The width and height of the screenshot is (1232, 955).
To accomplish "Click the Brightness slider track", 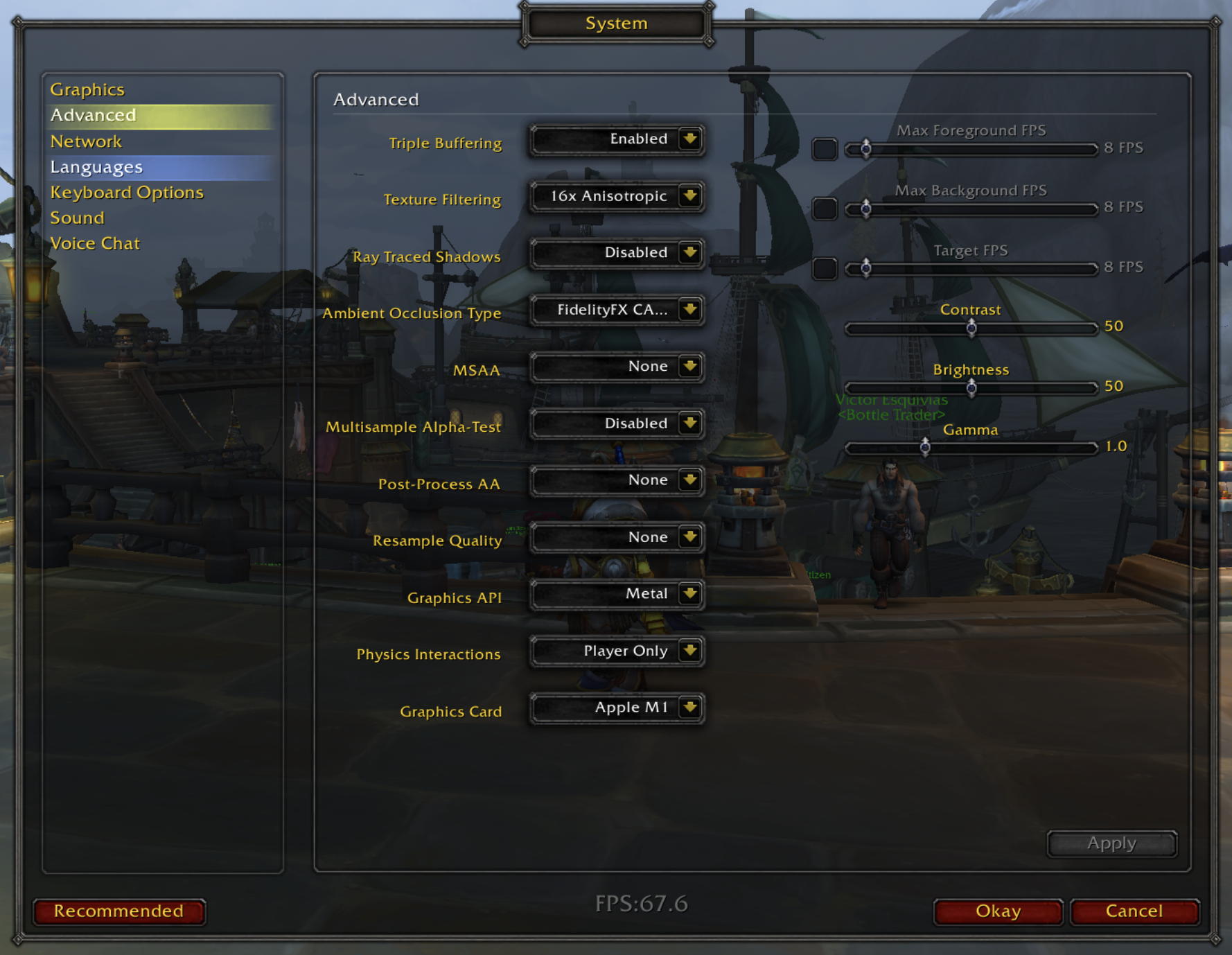I will tap(970, 387).
